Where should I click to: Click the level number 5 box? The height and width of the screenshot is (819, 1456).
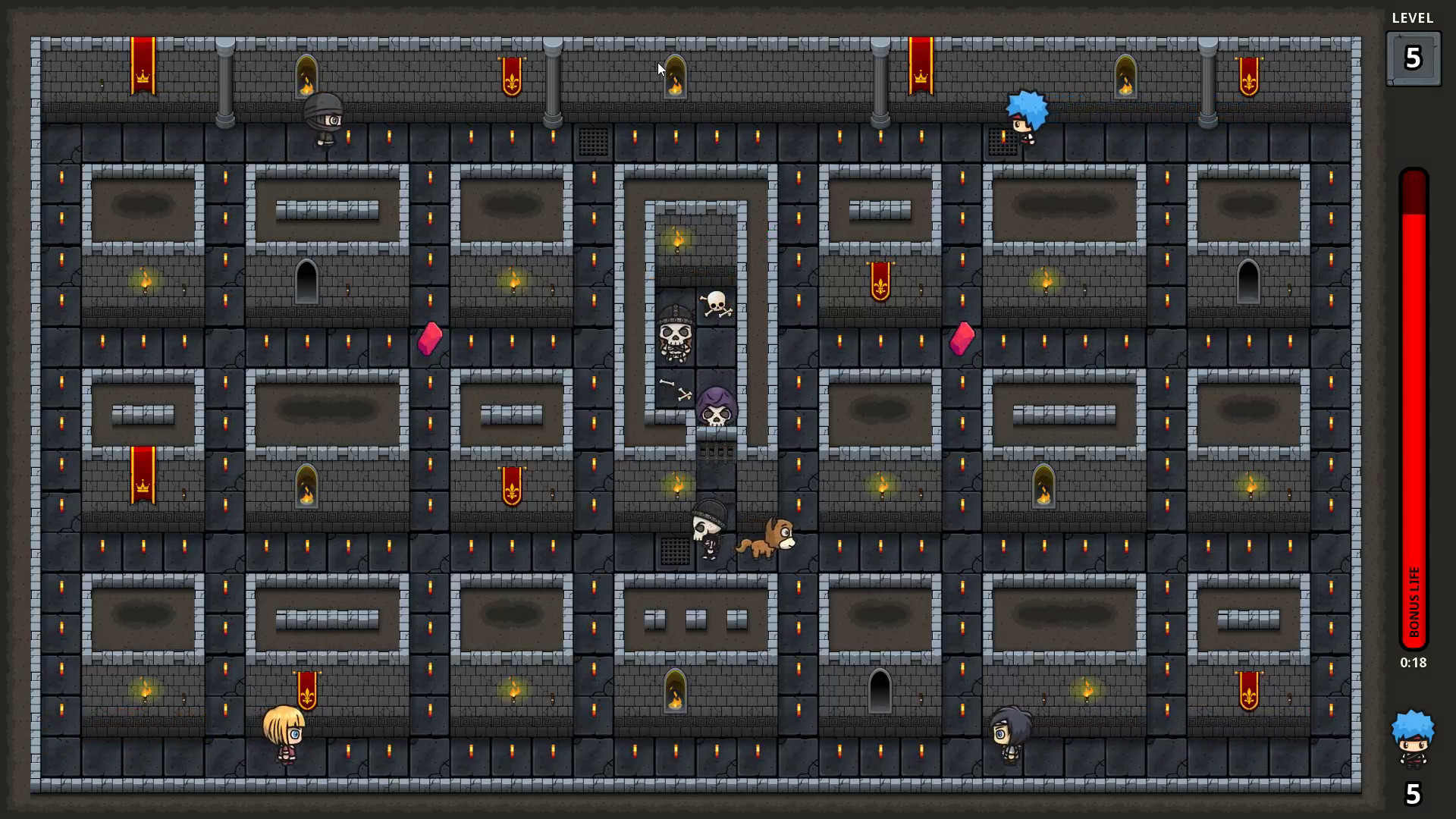(x=1412, y=58)
